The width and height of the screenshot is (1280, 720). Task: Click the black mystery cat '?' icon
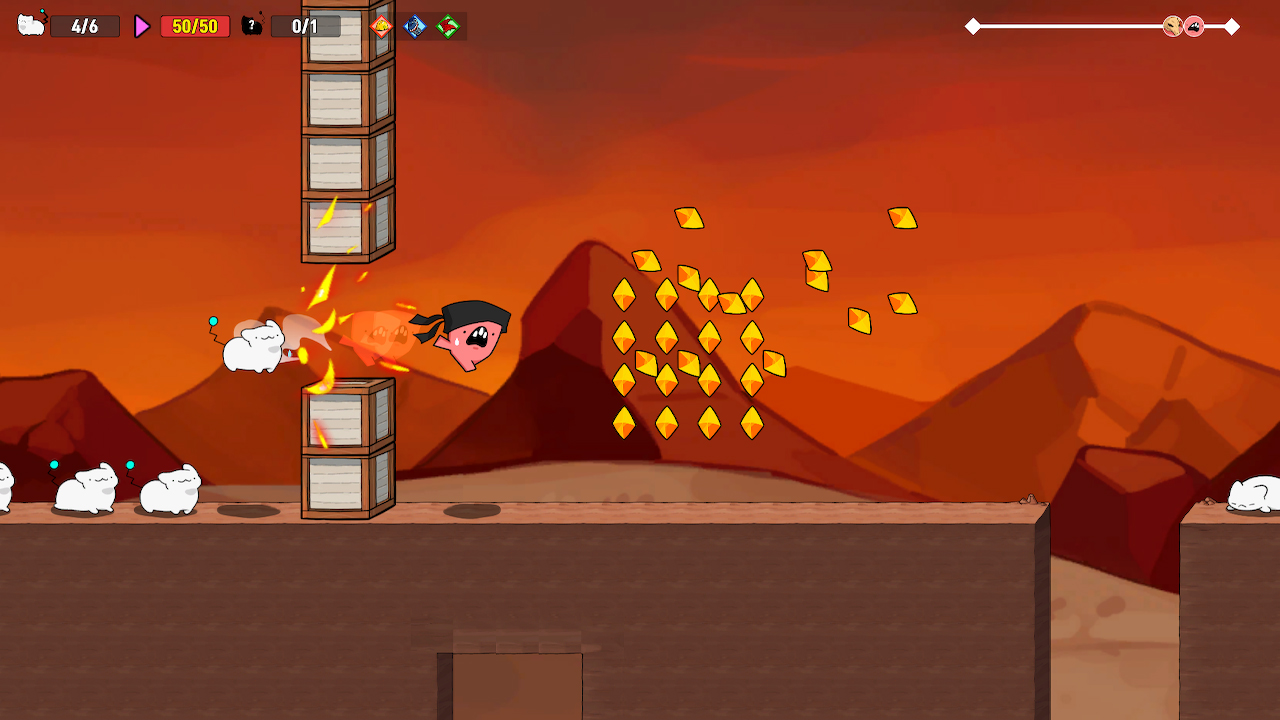pyautogui.click(x=250, y=26)
